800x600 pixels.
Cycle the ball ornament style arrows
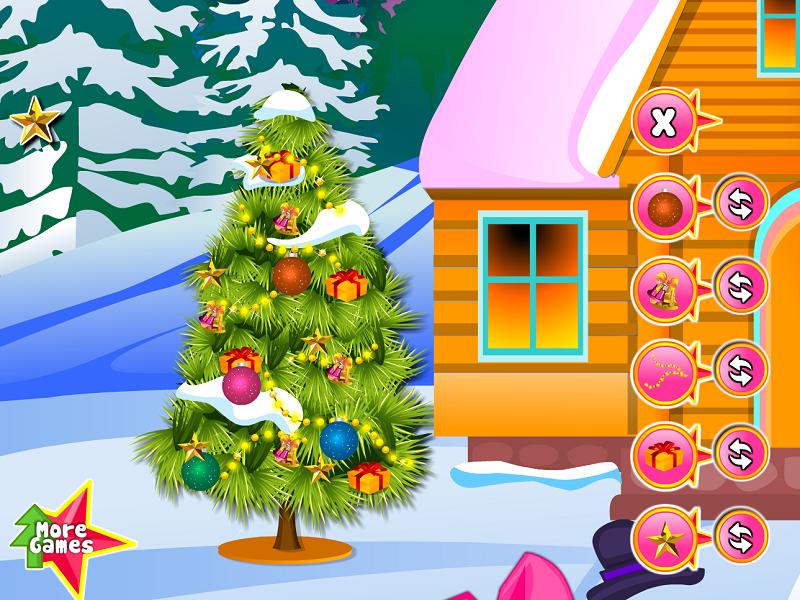click(x=739, y=205)
